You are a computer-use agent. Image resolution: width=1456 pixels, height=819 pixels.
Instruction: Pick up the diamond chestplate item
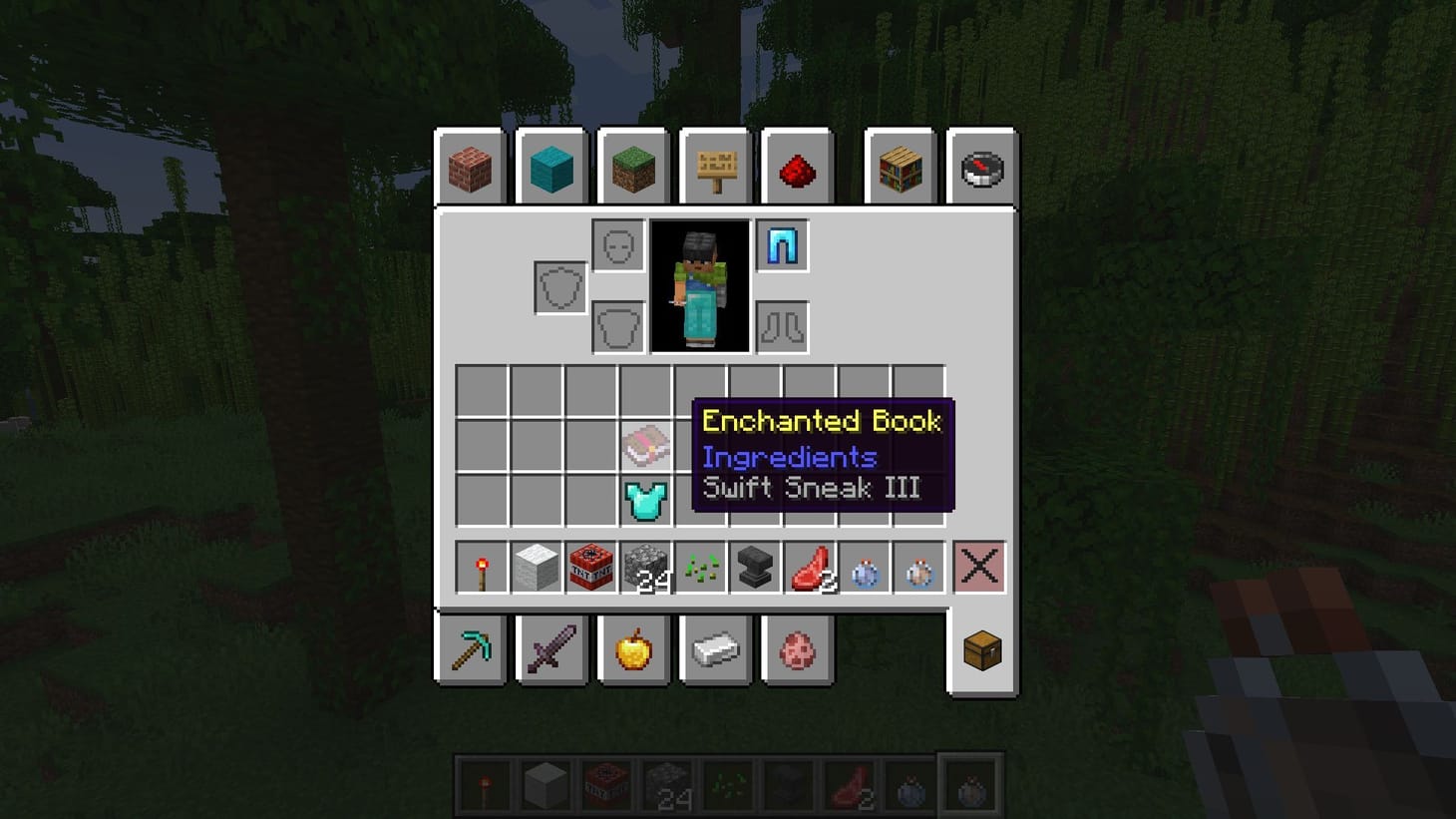click(x=647, y=501)
